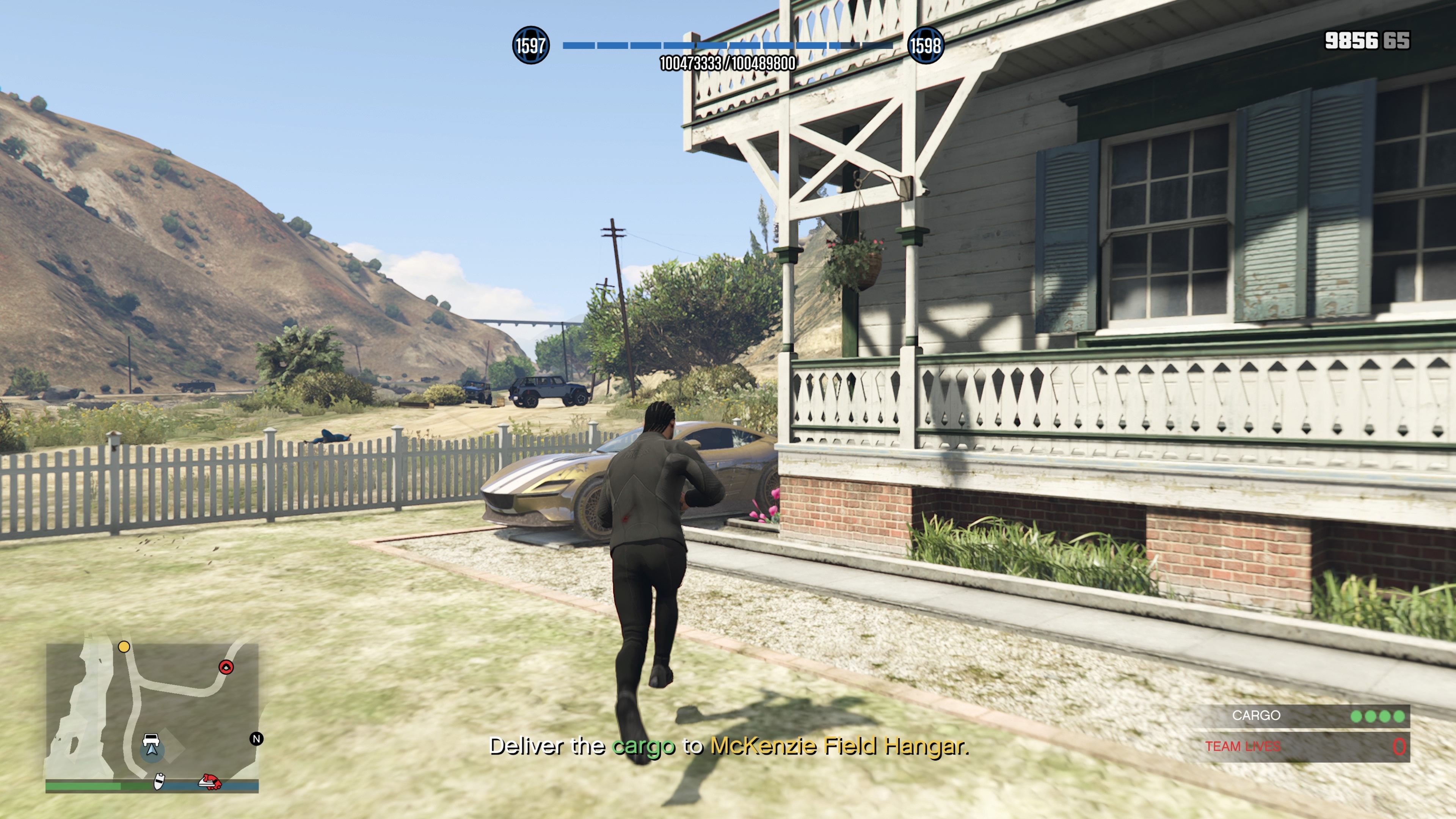Click the yellow destination dot on the minimap
This screenshot has width=1456, height=819.
coord(124,646)
